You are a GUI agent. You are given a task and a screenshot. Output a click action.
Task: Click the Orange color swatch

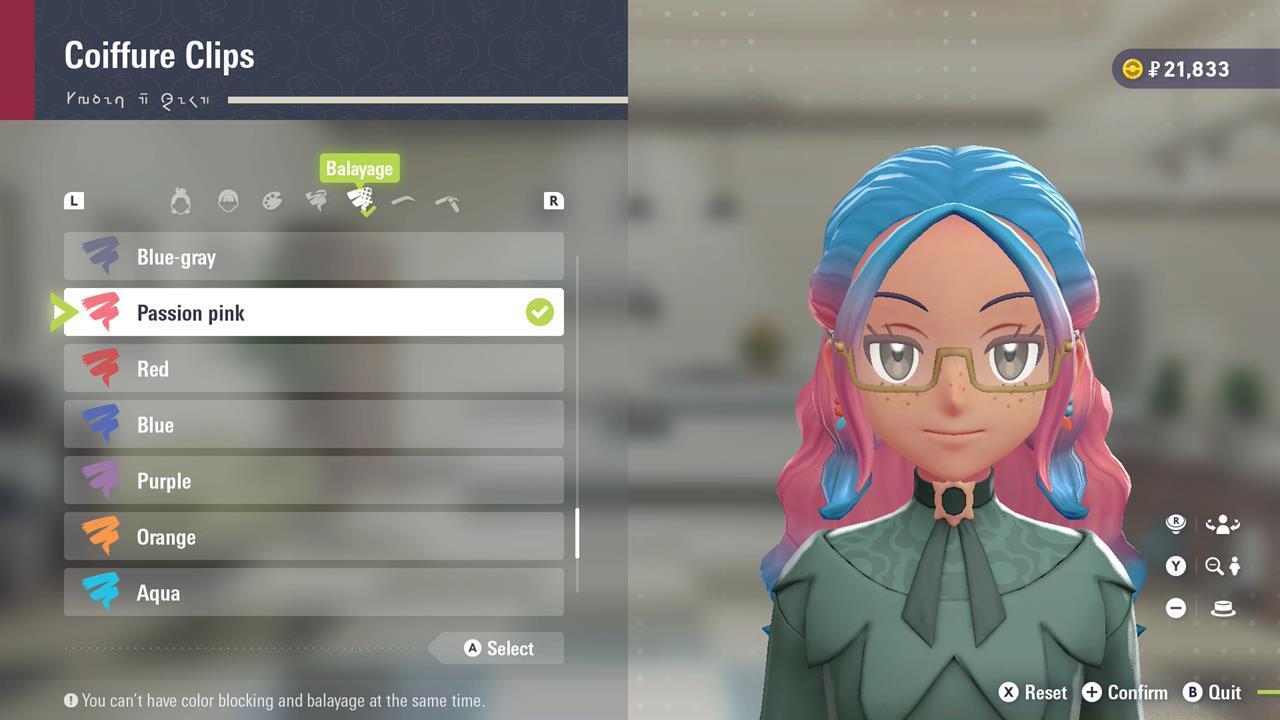pyautogui.click(x=98, y=537)
